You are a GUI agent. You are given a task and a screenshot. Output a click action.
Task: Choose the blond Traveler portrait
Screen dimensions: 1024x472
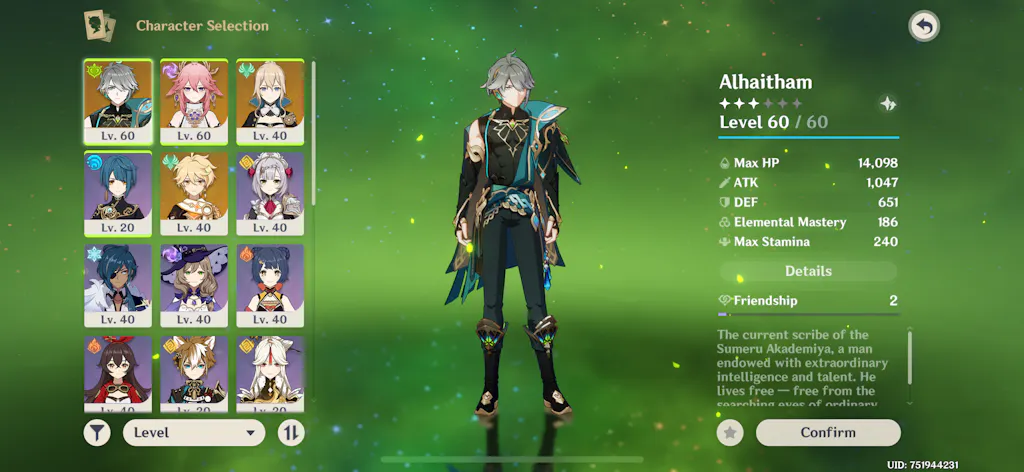[x=194, y=192]
